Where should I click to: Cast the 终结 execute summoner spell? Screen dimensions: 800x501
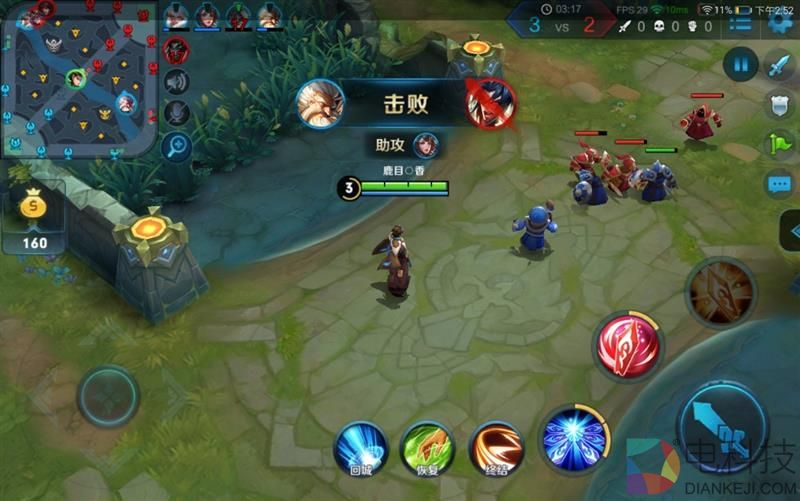coord(497,448)
